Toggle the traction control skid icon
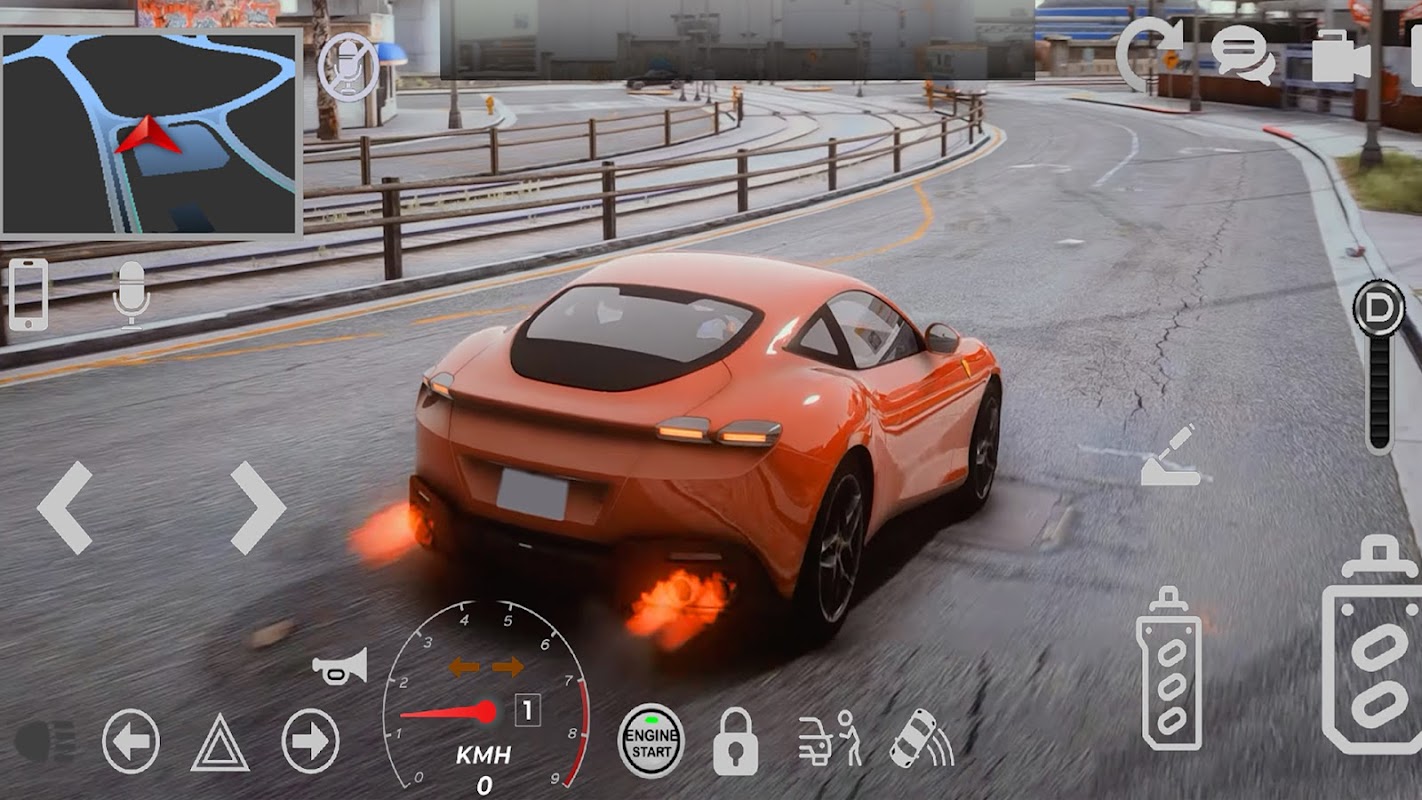This screenshot has width=1422, height=800. pos(920,740)
